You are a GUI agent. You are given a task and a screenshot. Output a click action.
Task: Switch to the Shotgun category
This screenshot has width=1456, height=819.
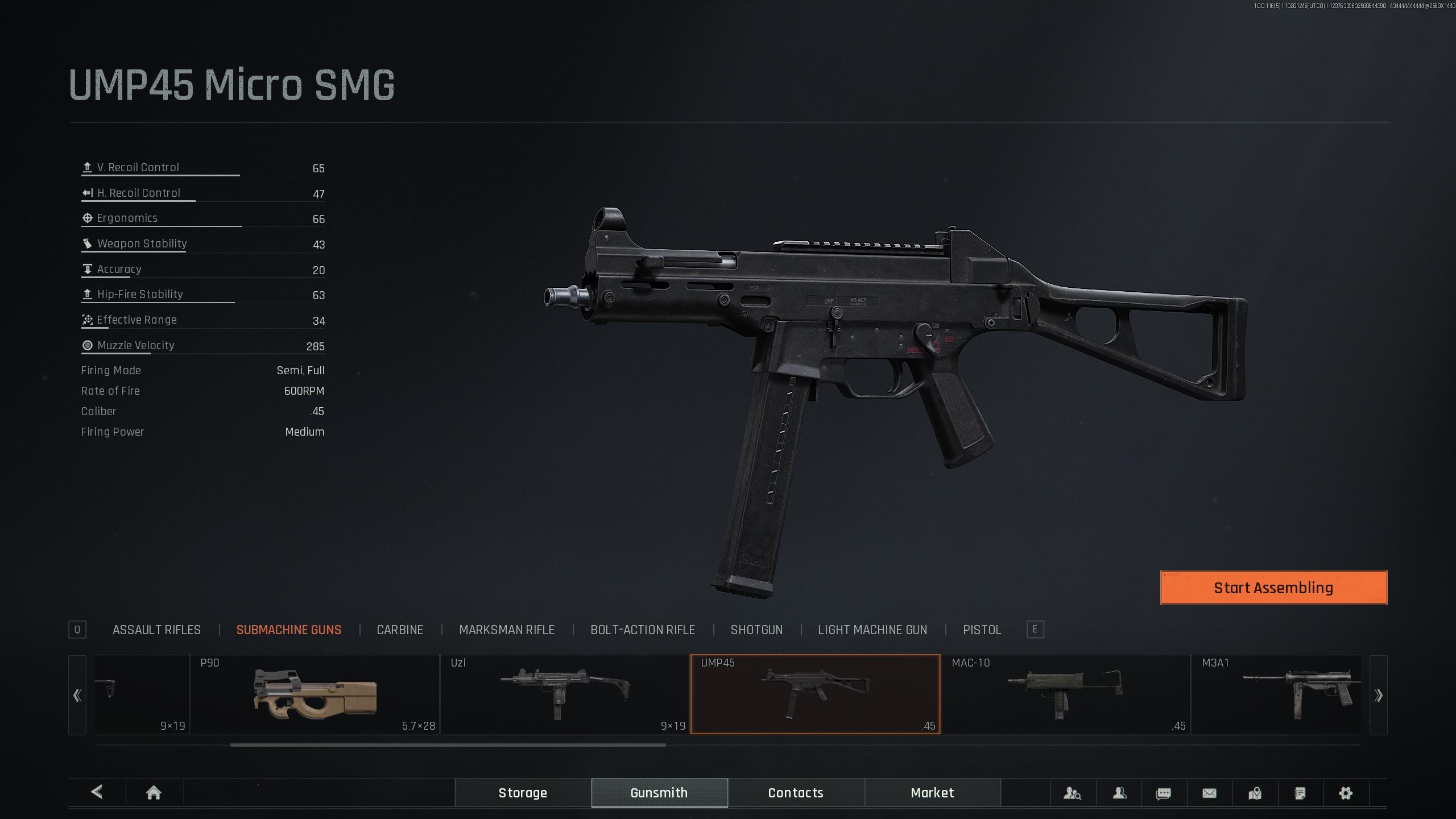coord(756,630)
